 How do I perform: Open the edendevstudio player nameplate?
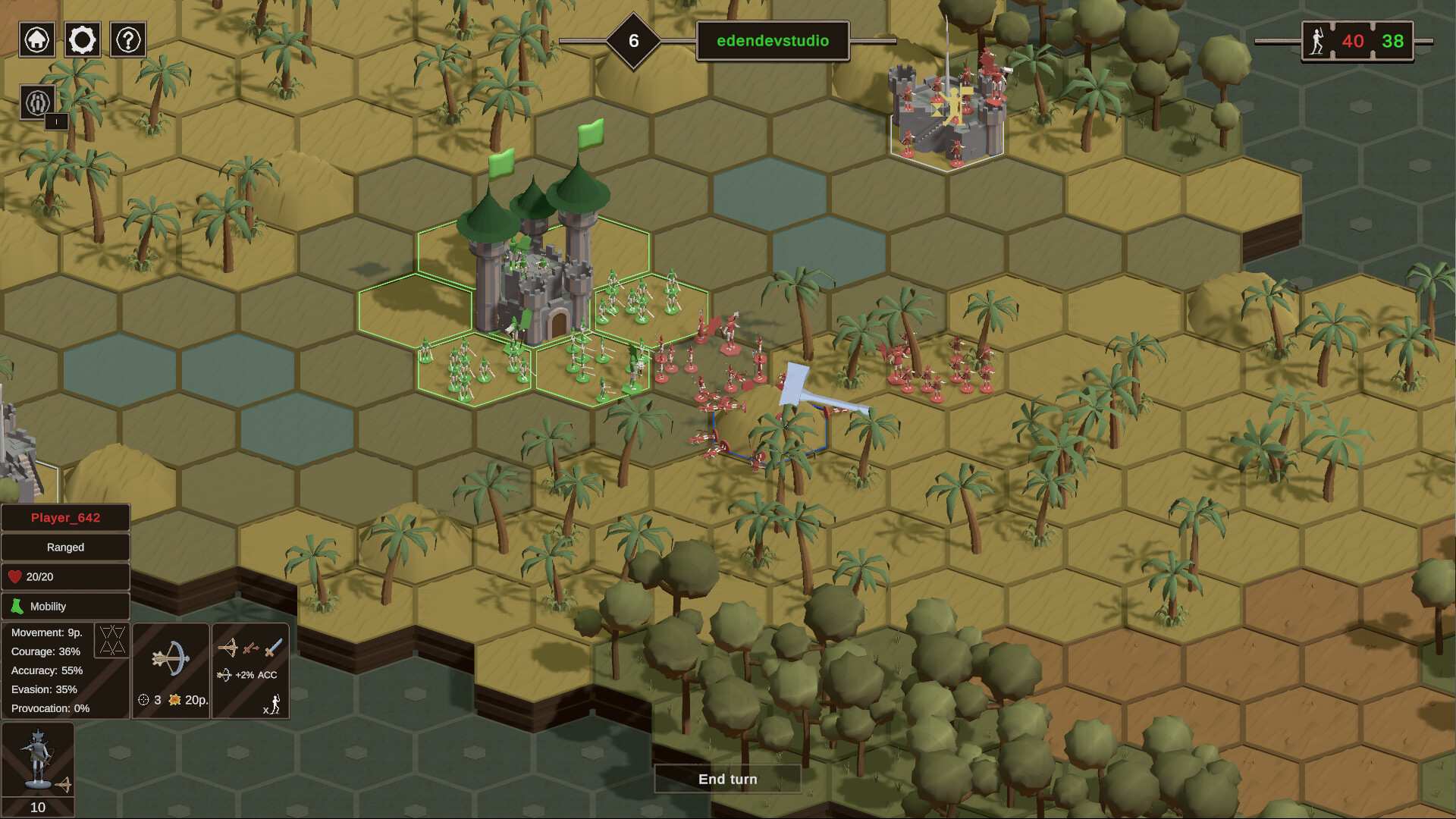point(771,42)
